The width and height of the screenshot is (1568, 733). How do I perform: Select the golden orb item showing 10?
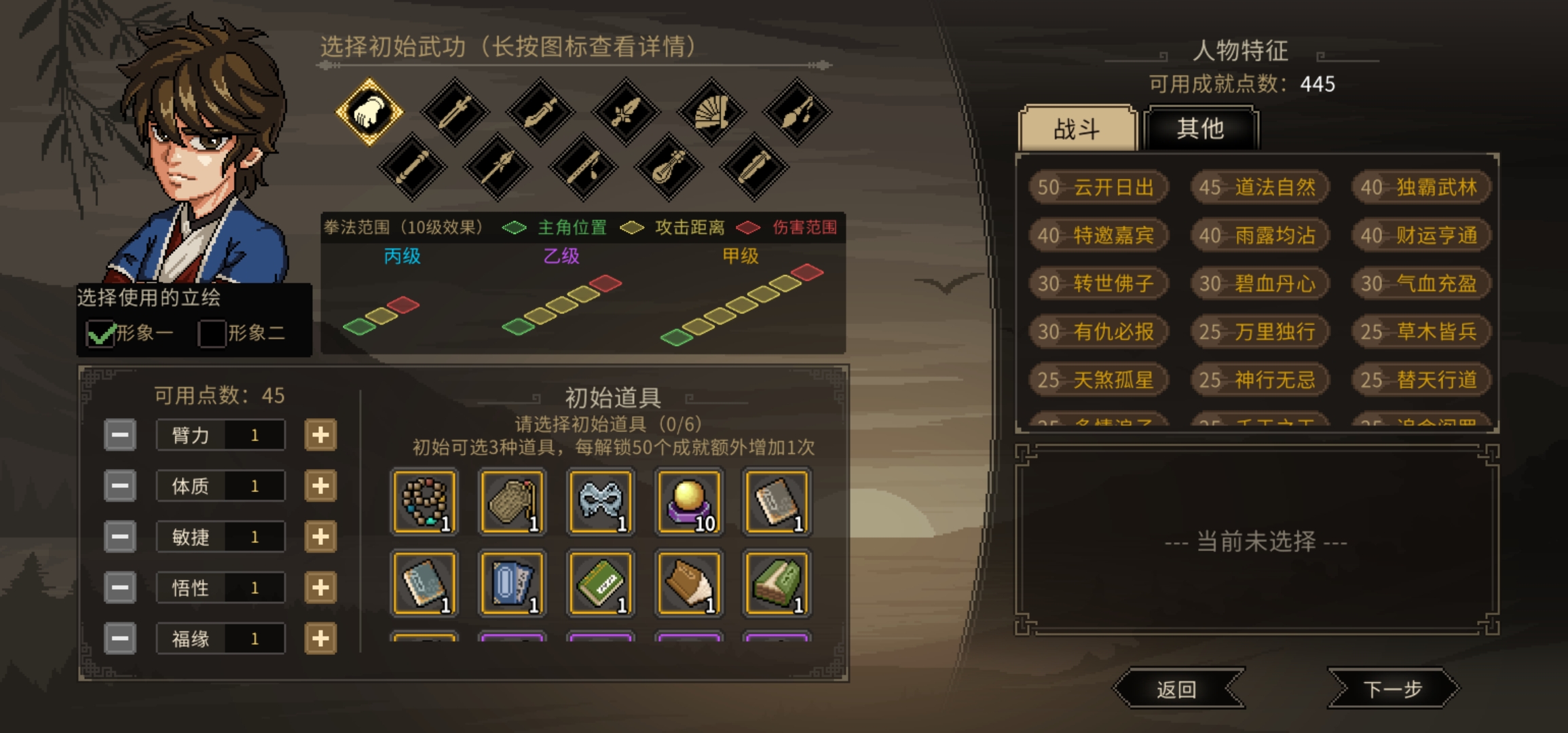point(688,502)
